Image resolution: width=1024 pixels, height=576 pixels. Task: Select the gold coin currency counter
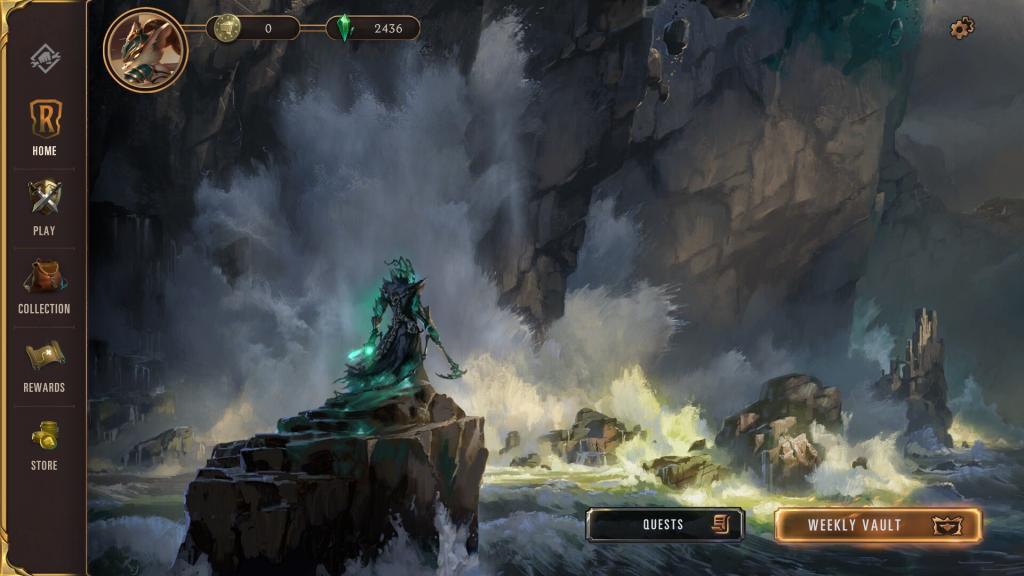(253, 28)
